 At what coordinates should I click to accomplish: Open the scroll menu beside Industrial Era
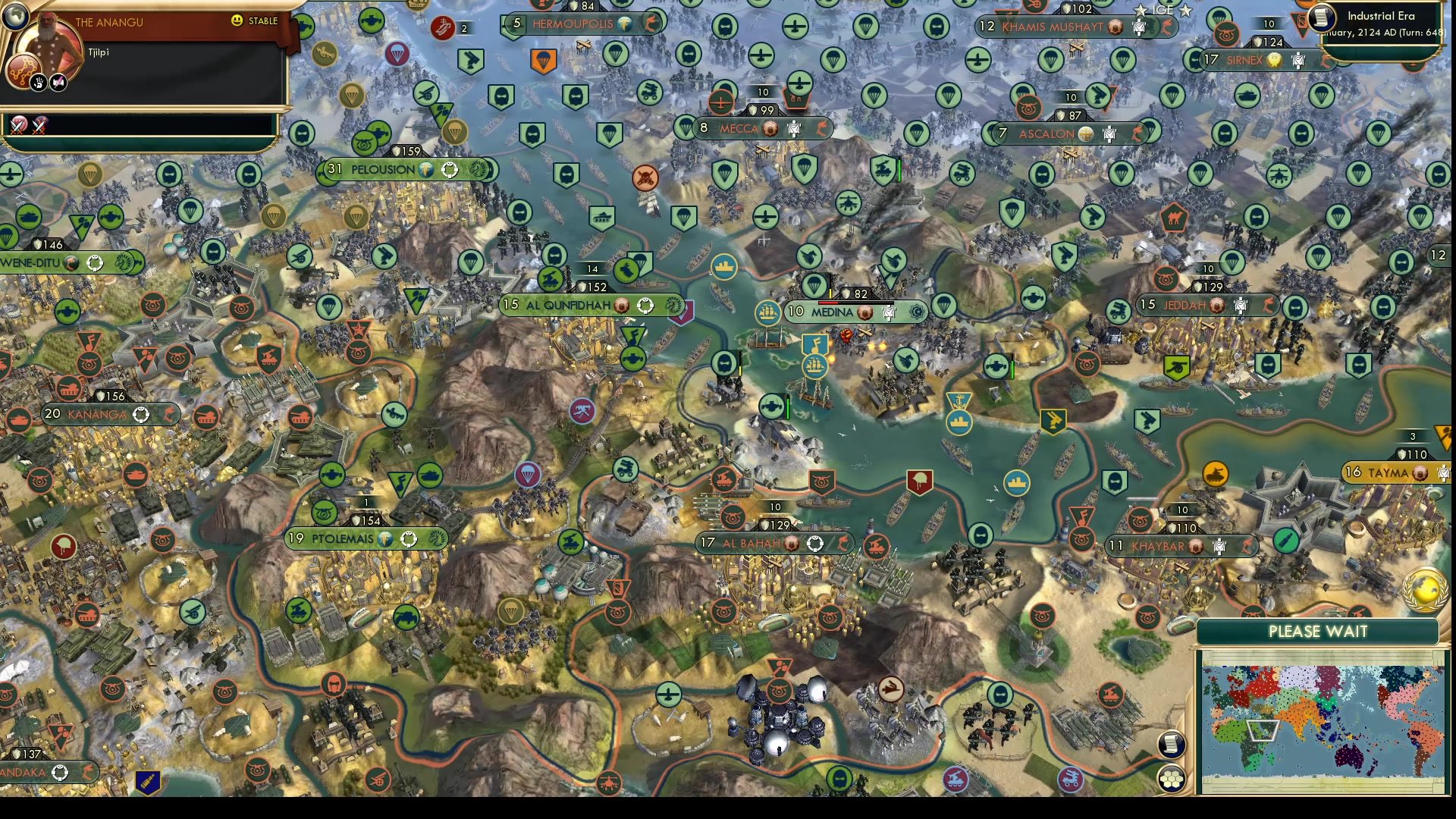coord(1322,18)
